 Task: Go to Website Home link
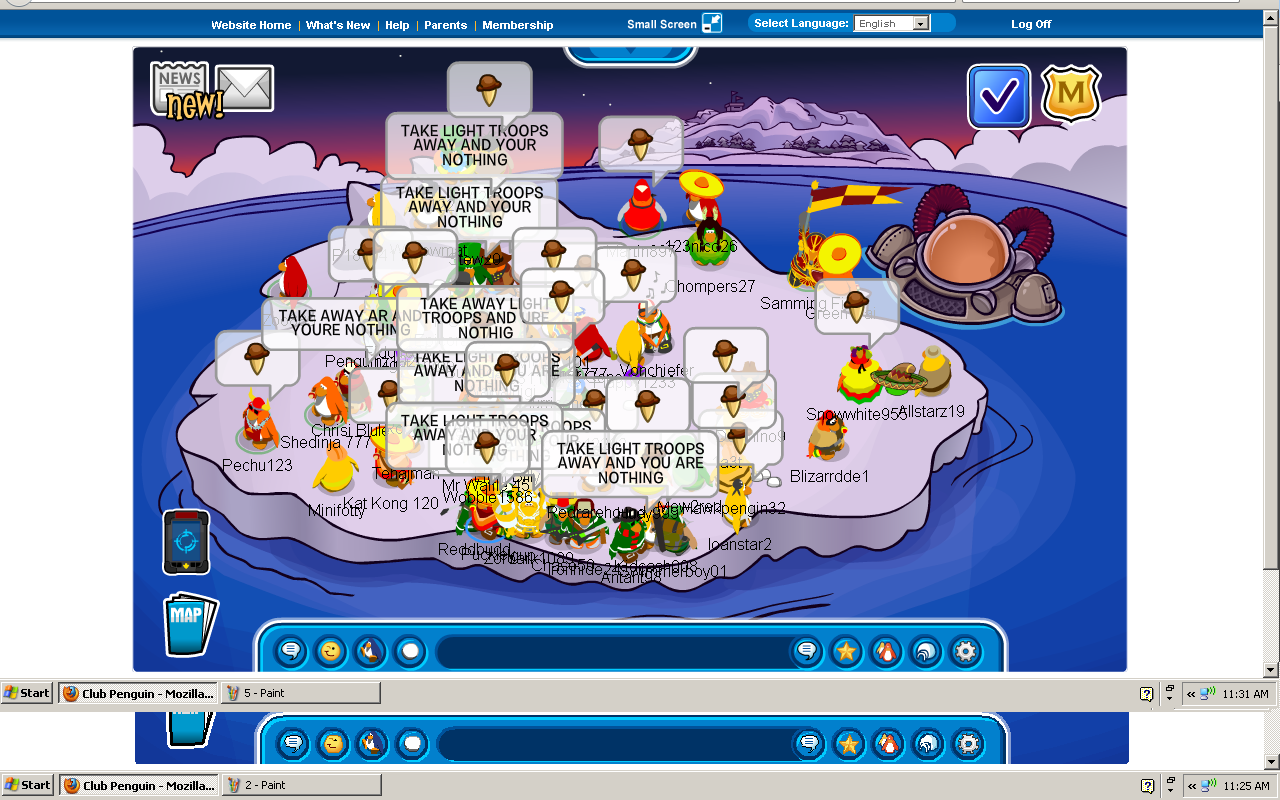251,25
